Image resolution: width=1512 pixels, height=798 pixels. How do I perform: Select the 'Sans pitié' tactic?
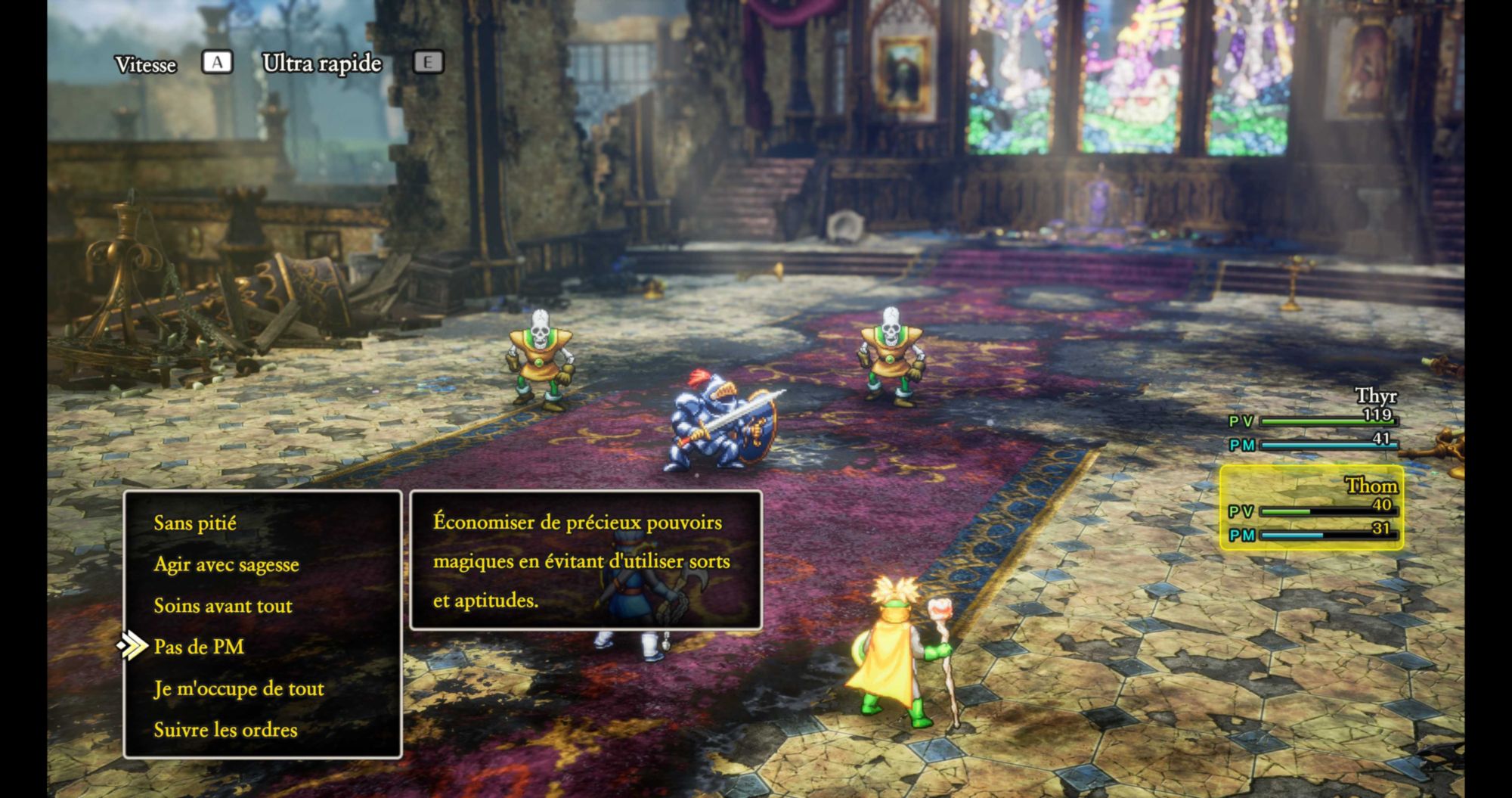pyautogui.click(x=195, y=523)
